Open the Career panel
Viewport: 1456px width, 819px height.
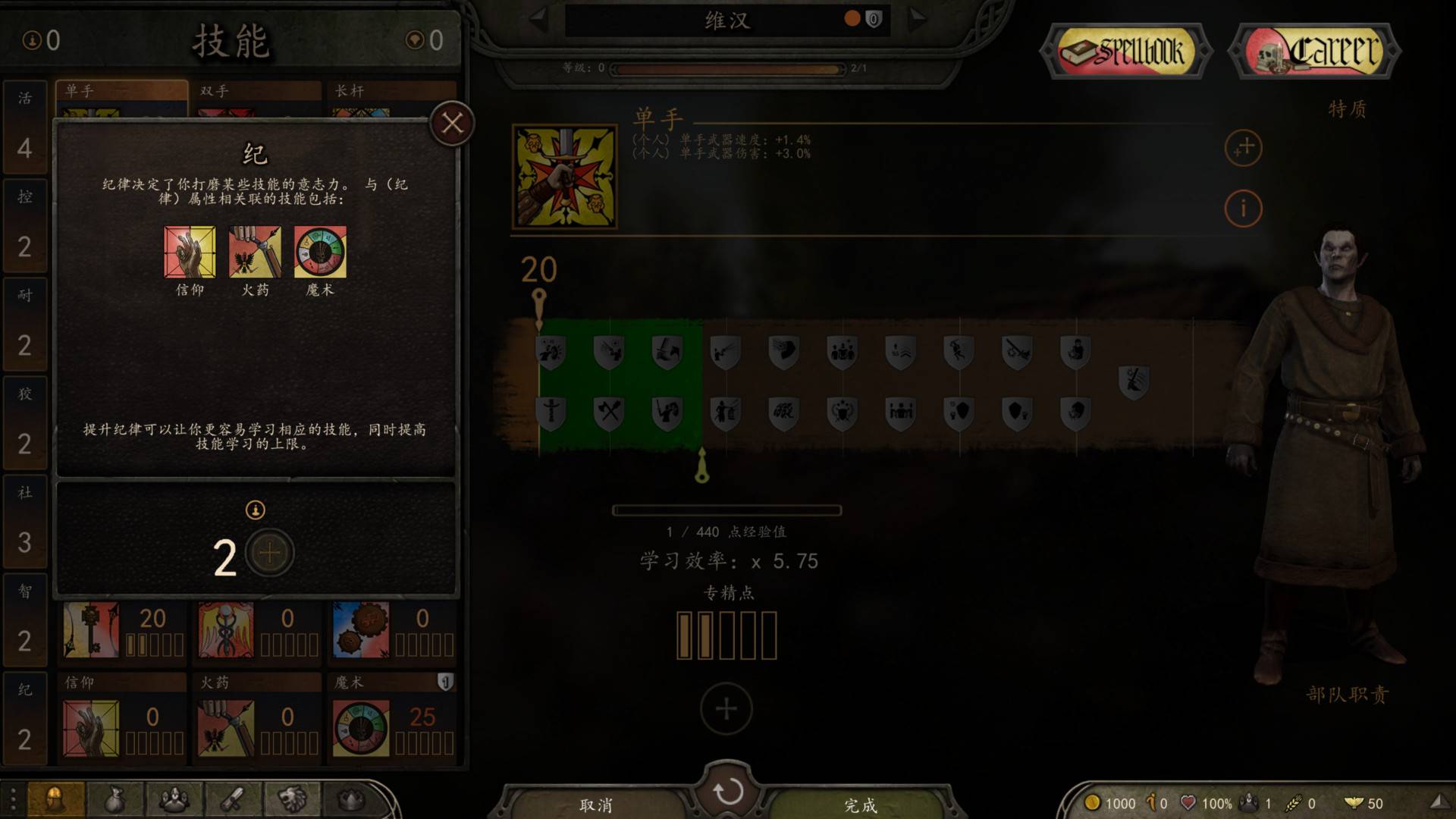pos(1313,51)
